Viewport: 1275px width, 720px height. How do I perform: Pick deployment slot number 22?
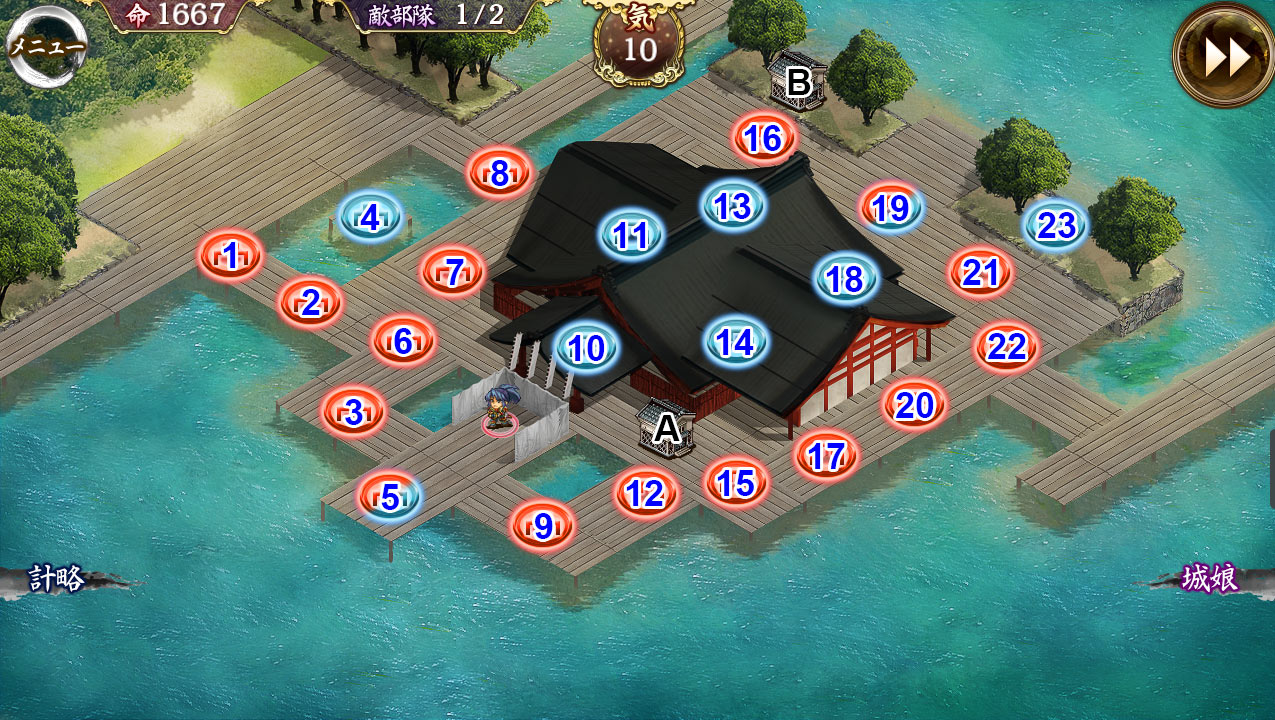[1006, 347]
